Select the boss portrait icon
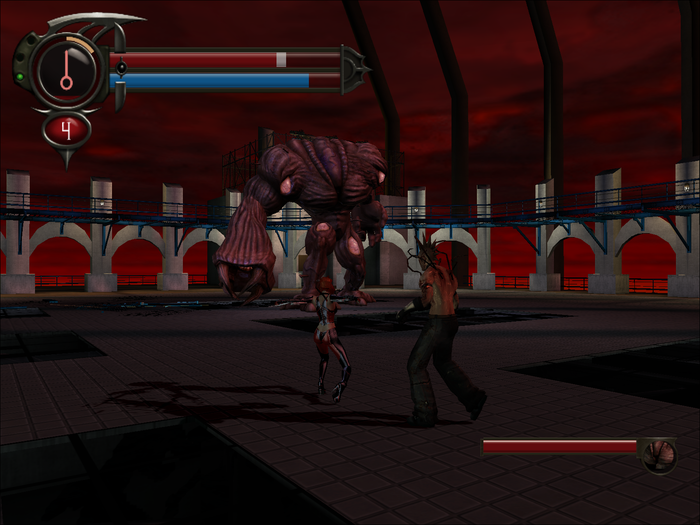The image size is (700, 525). [659, 455]
